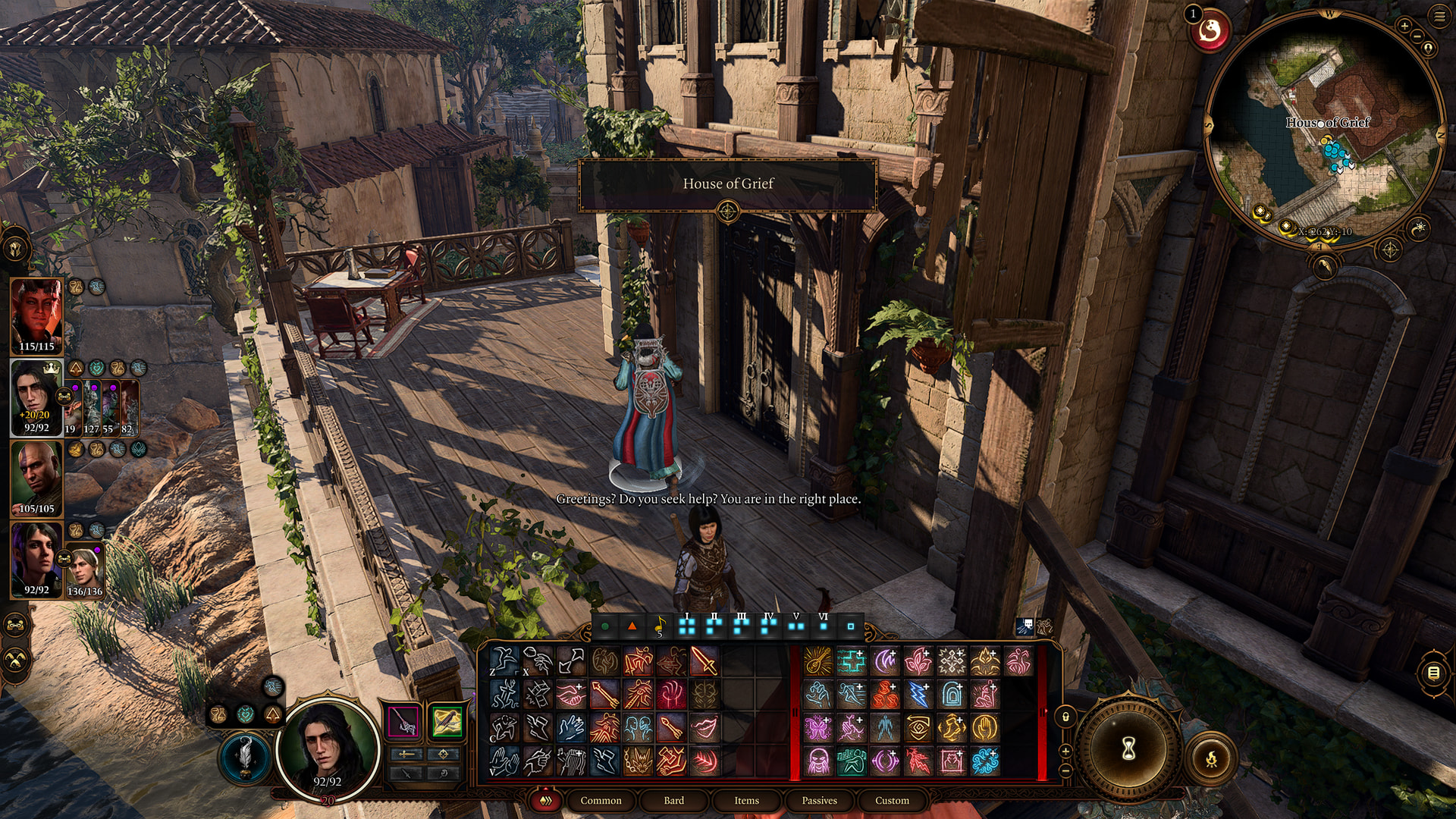Zoom in the minimap with plus button
Image resolution: width=1456 pixels, height=819 pixels.
[1404, 26]
